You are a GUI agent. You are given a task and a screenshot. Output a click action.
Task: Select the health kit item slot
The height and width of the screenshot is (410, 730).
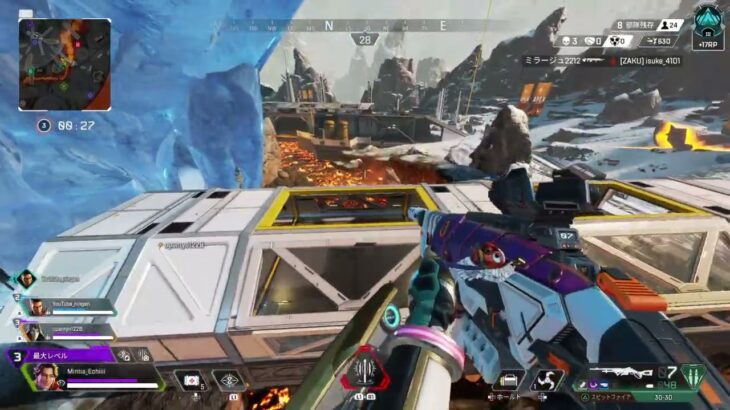(190, 380)
